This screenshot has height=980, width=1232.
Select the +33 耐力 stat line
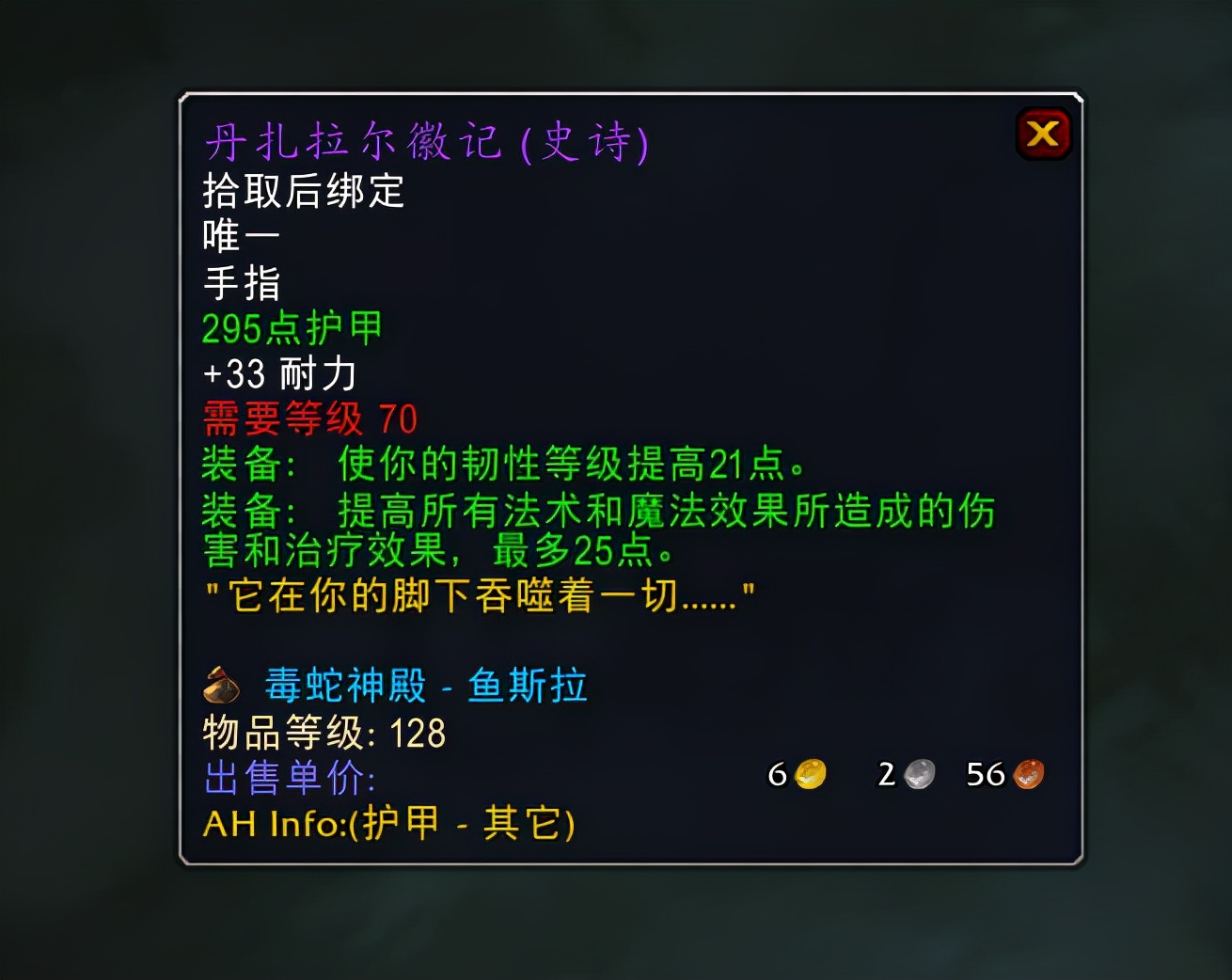[278, 373]
